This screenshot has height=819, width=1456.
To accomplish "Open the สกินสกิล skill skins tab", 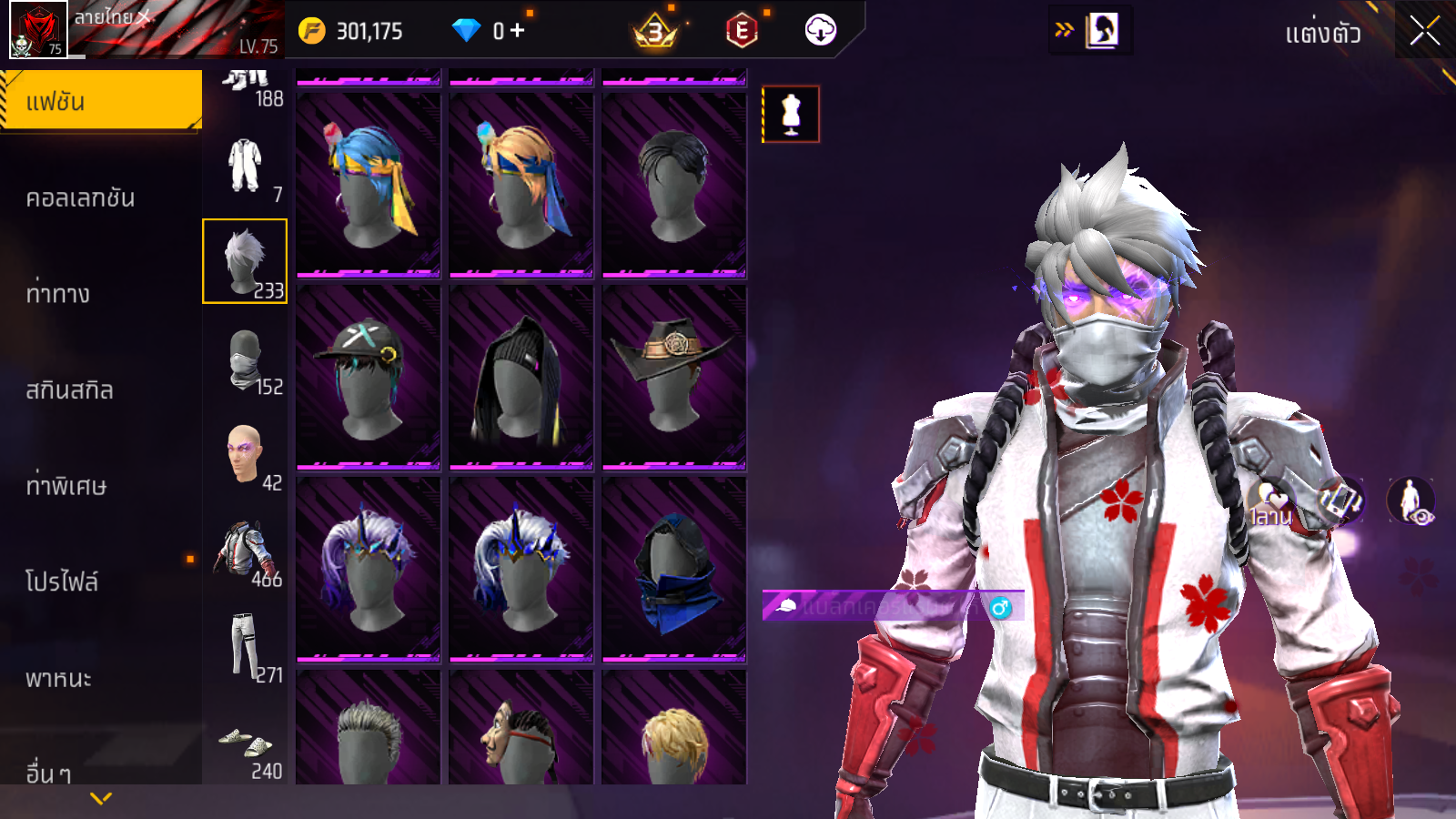I will point(69,390).
